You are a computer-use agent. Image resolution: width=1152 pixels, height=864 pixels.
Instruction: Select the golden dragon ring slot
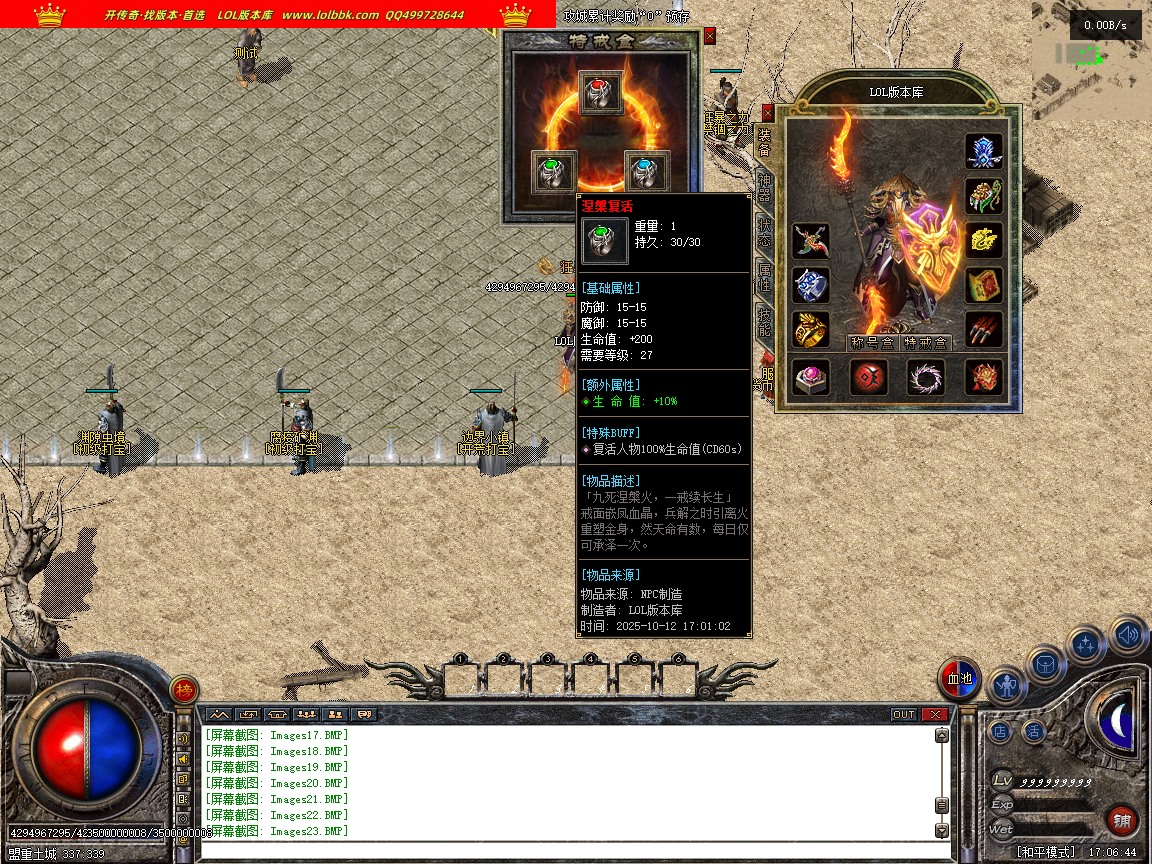coord(811,329)
